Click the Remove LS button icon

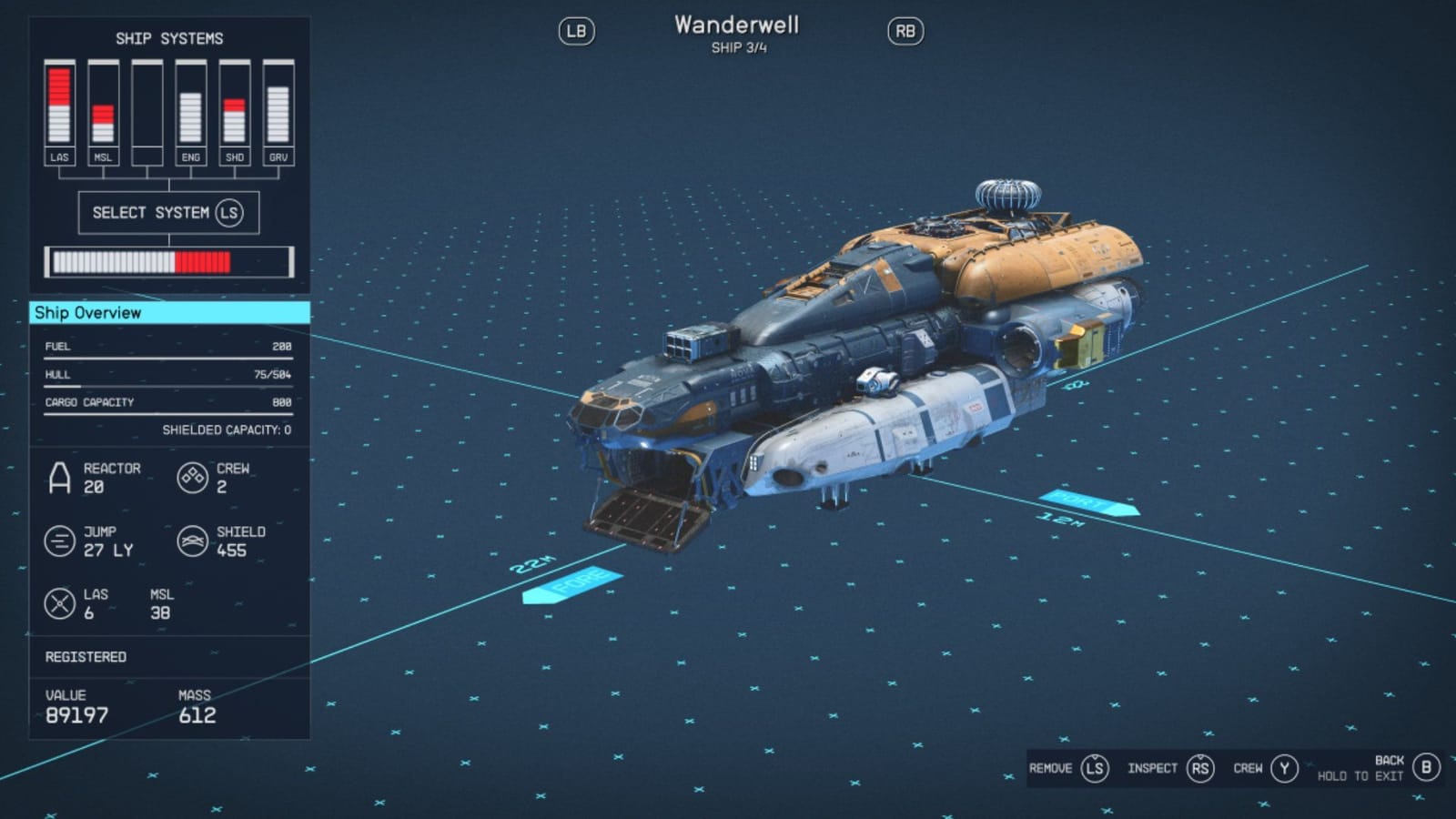pos(1095,768)
